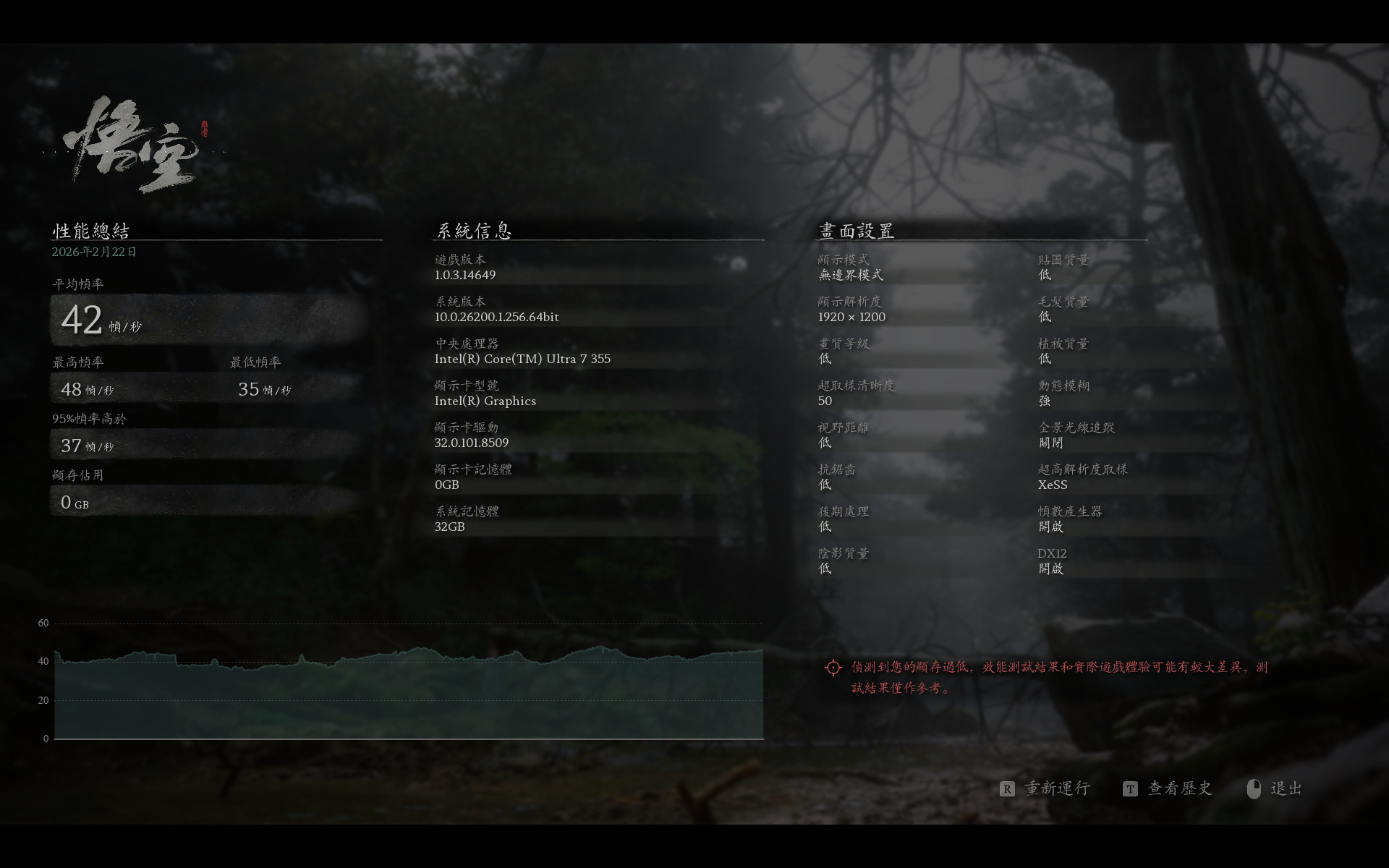Open 查看歷史 benchmark history
The image size is (1389, 868).
tap(1178, 789)
